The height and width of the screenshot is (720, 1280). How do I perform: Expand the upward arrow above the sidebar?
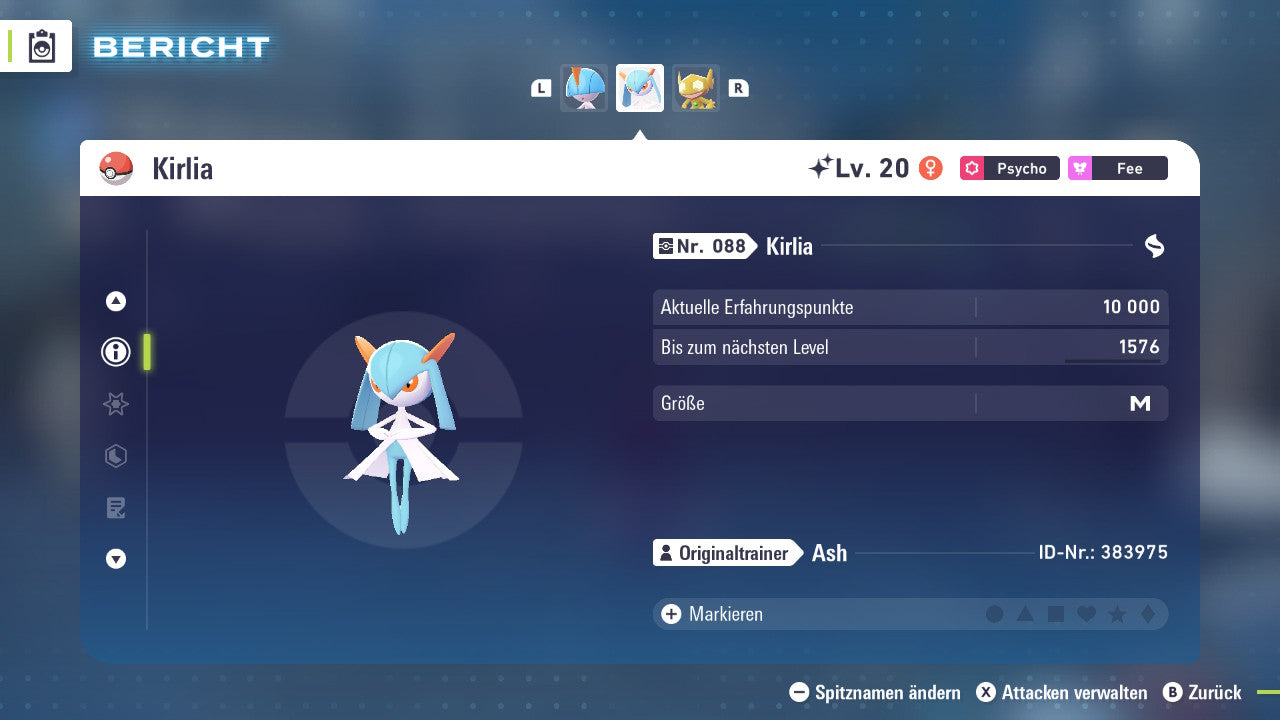pos(115,300)
